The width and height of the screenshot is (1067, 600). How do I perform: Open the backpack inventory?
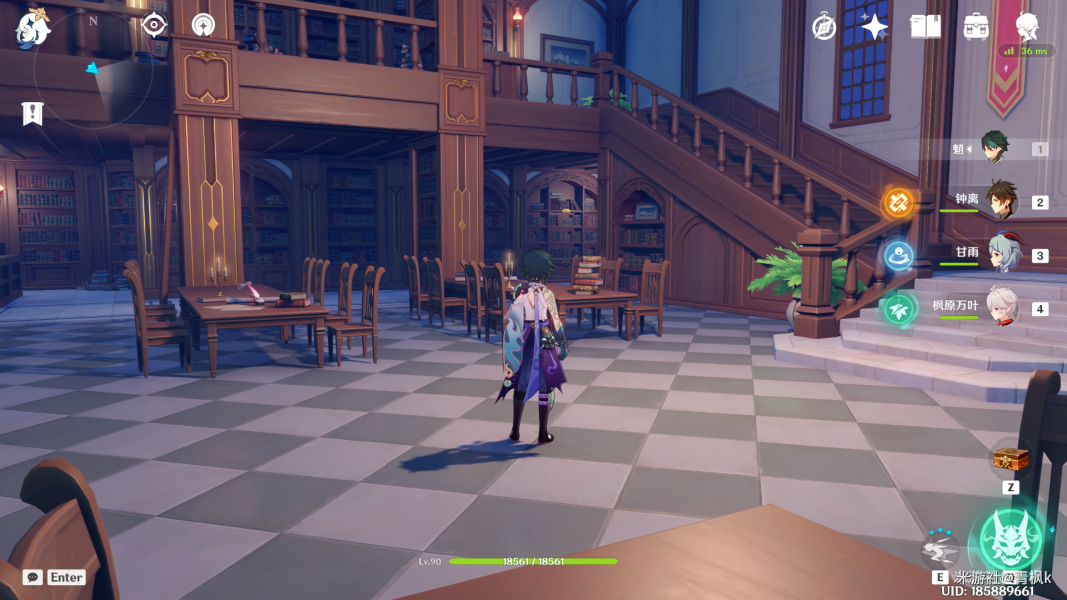(976, 27)
